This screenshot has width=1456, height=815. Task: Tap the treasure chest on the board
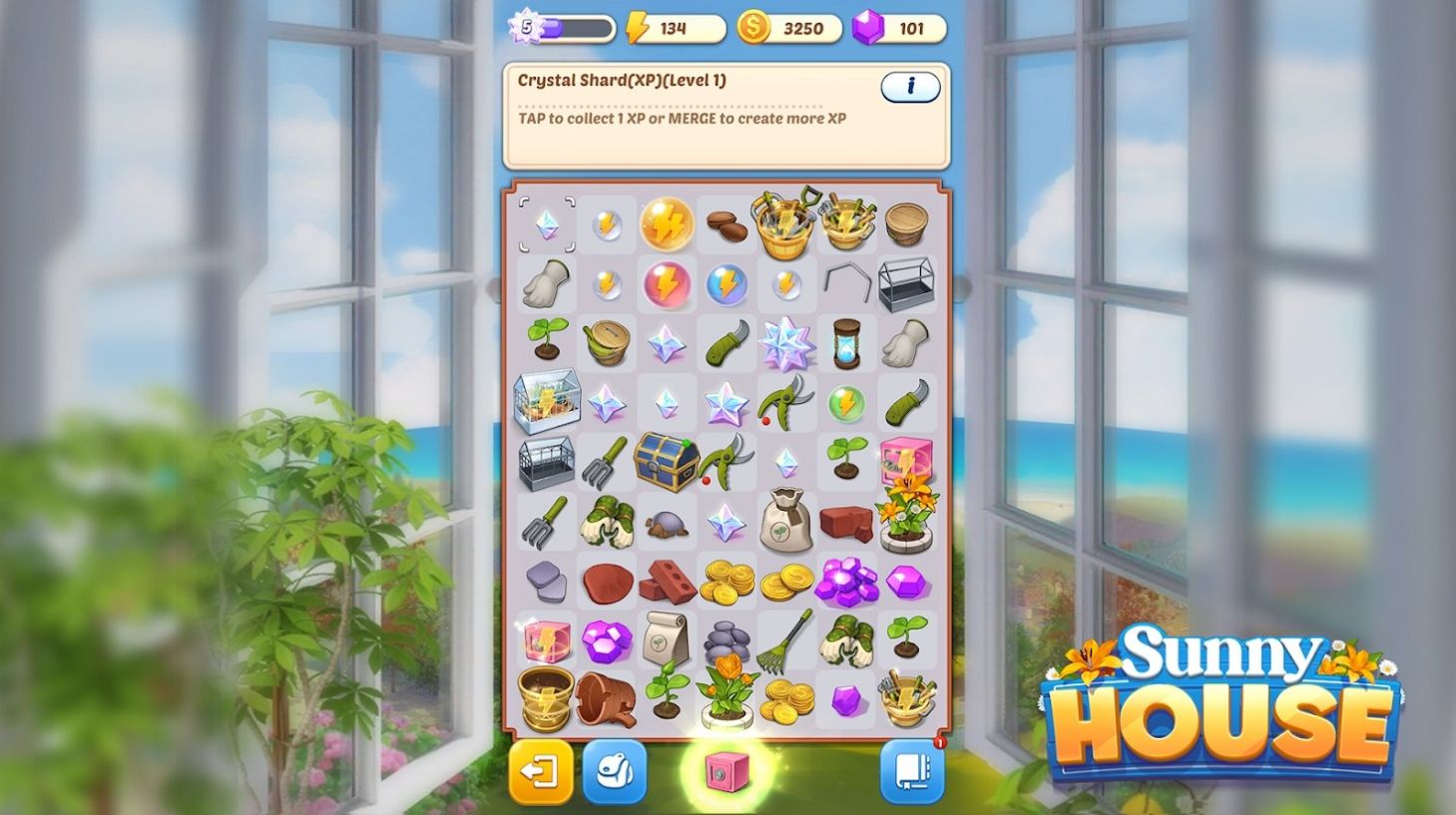(x=666, y=464)
